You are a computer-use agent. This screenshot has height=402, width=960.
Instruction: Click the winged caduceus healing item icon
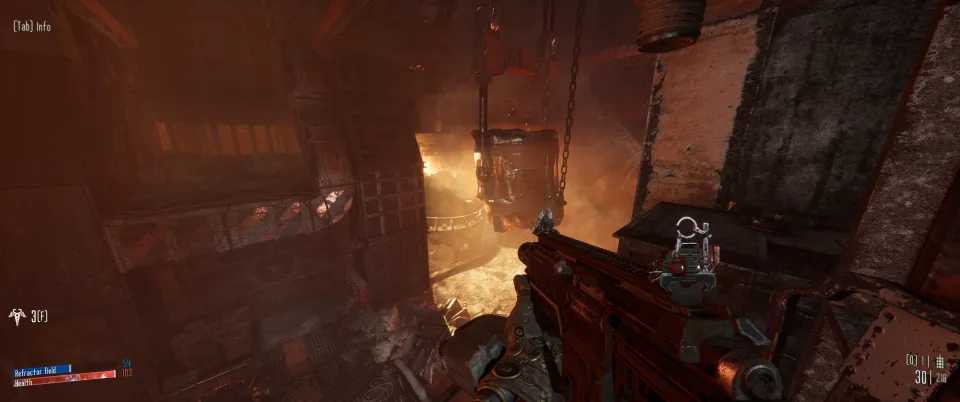pos(17,317)
